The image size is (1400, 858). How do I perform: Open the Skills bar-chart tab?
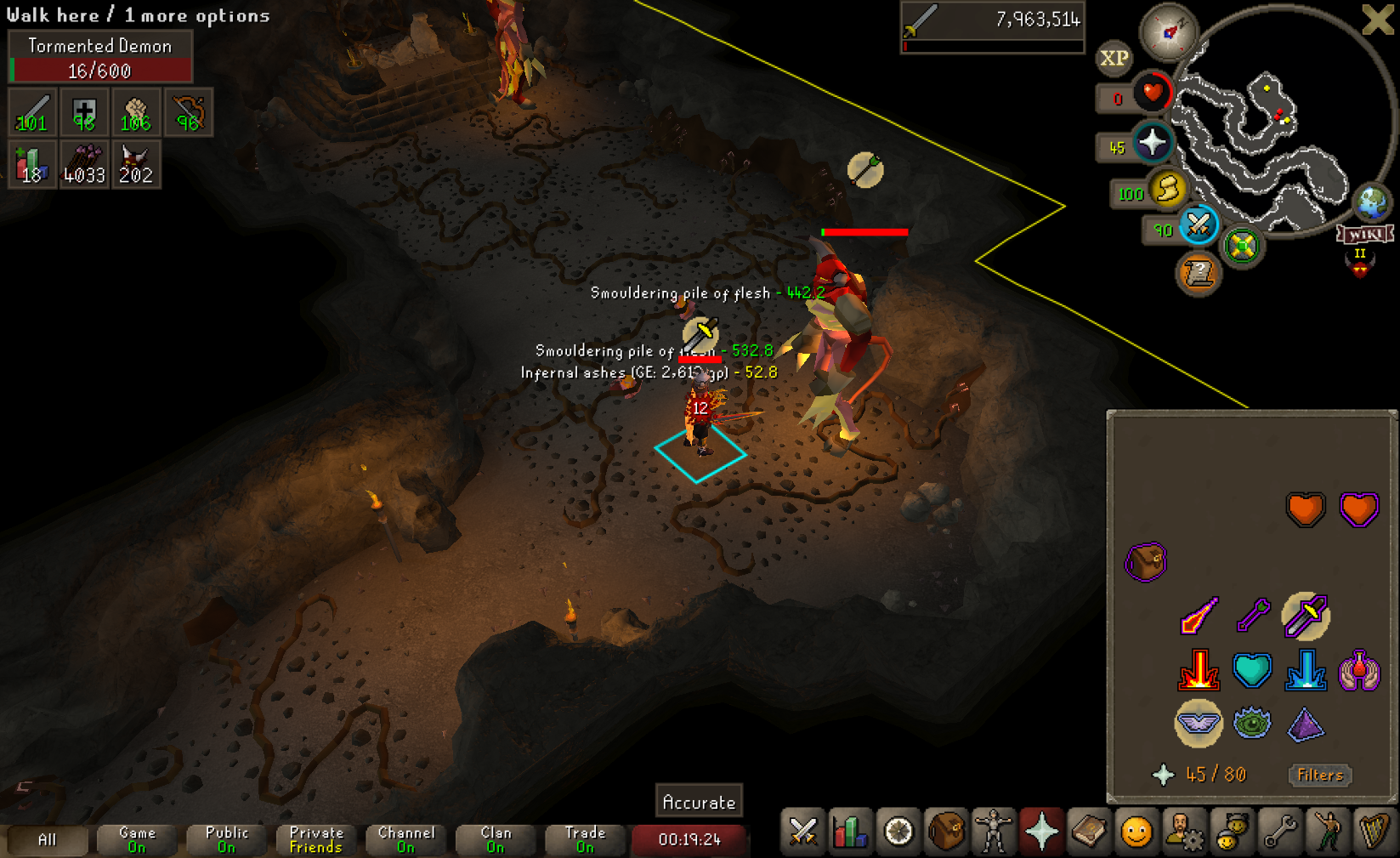click(850, 832)
